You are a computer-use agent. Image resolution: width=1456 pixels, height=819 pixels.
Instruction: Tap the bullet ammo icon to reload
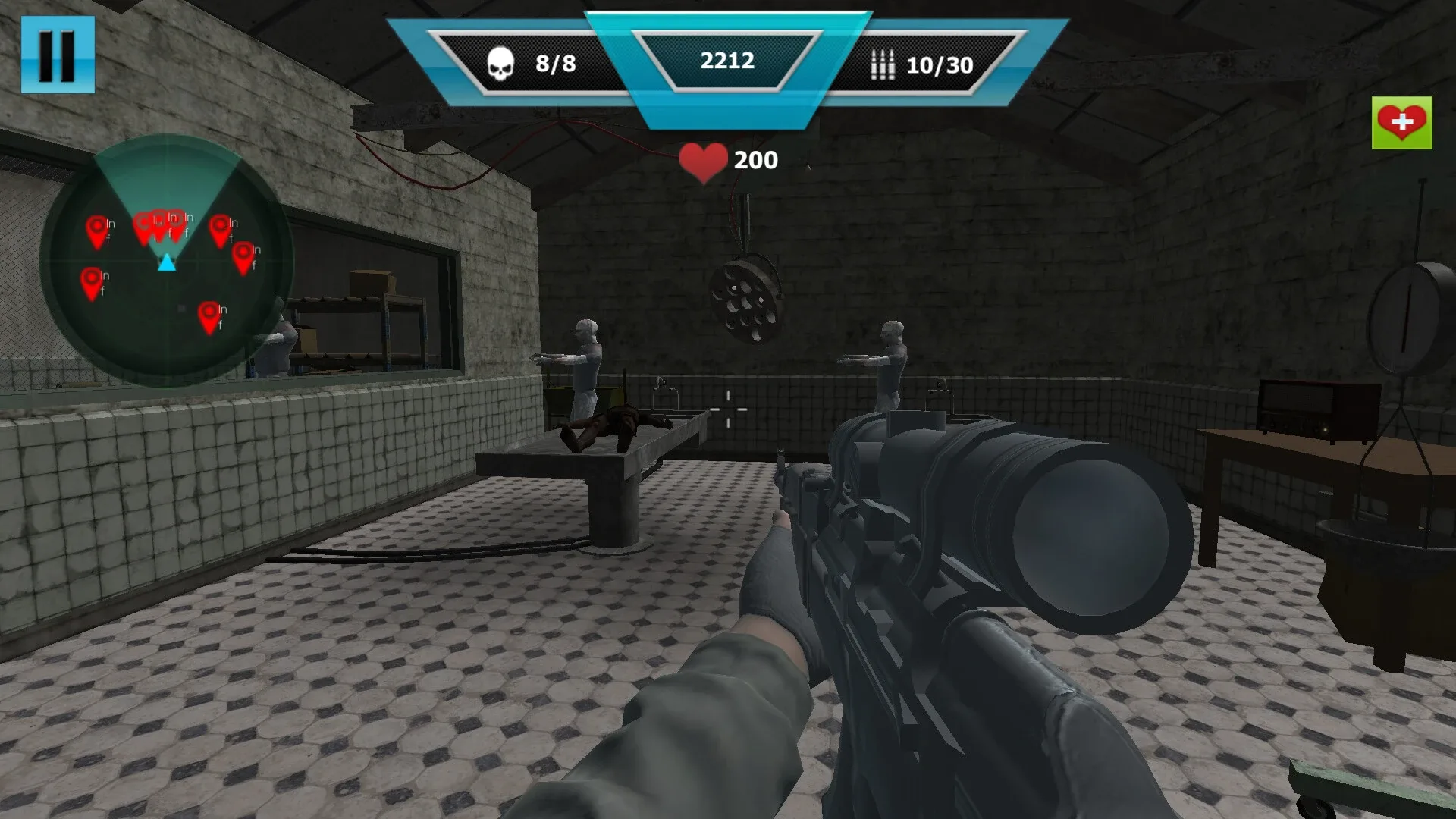pyautogui.click(x=882, y=62)
